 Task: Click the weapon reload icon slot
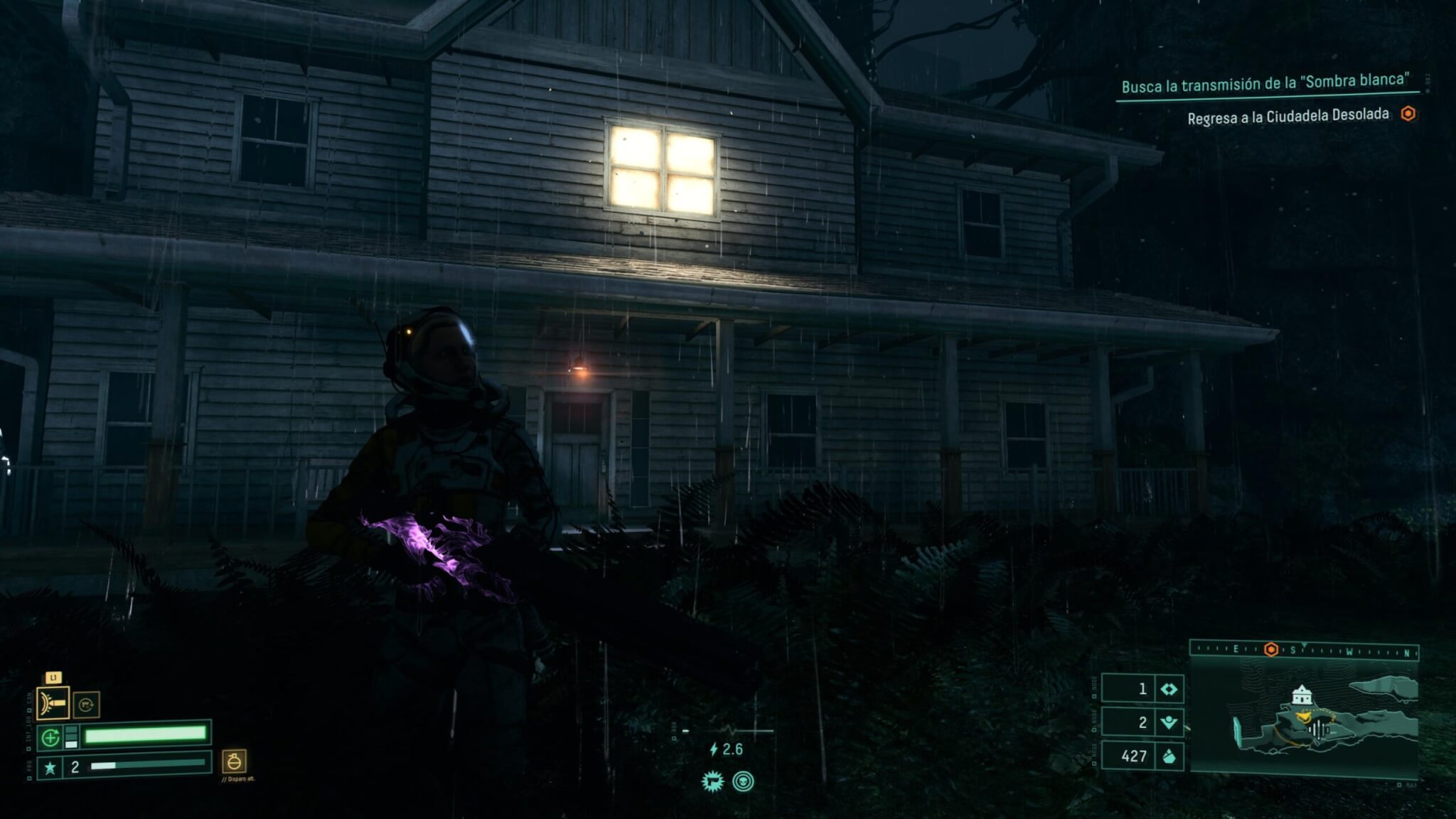pos(86,705)
